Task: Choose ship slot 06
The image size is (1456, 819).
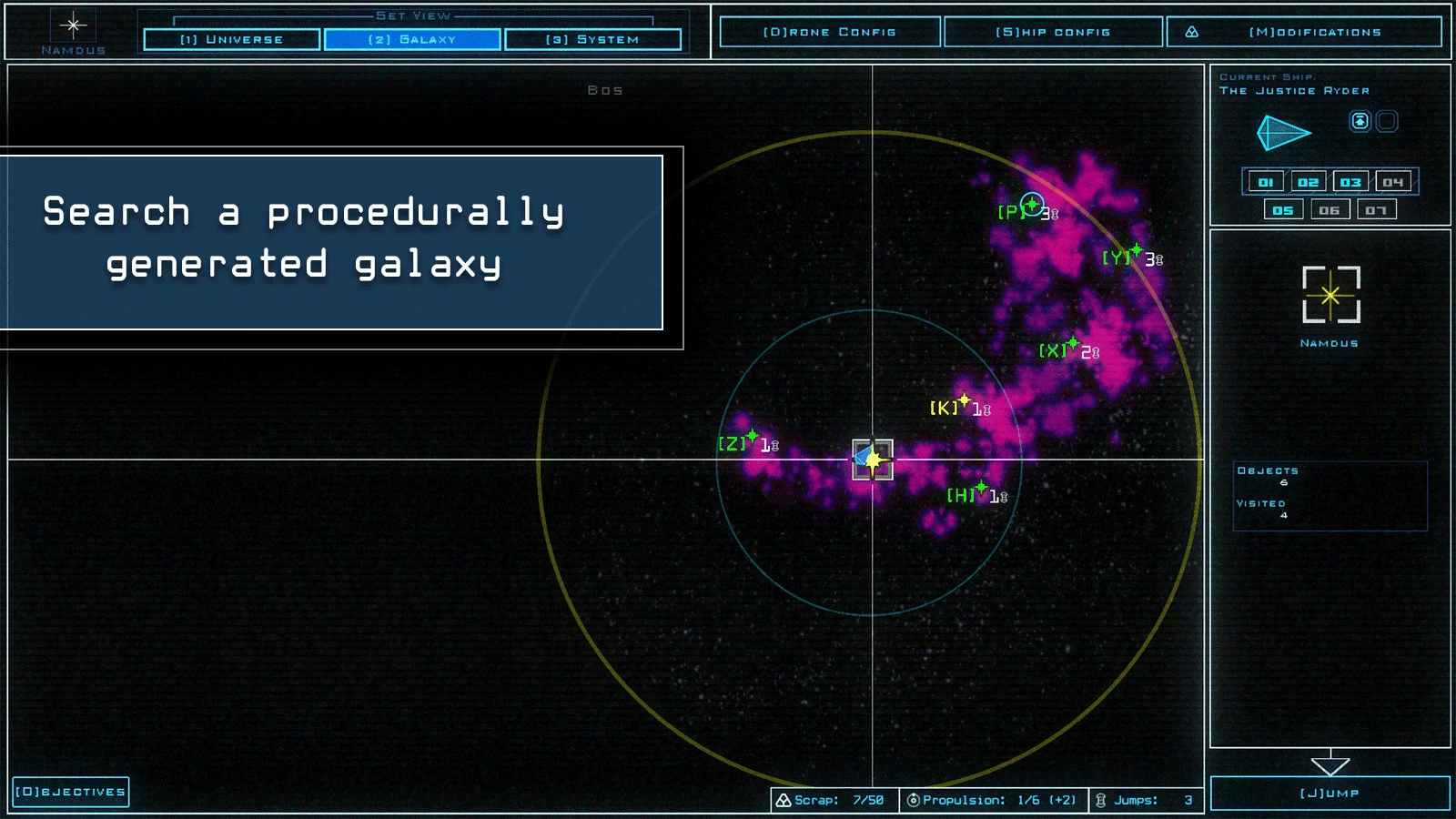Action: click(1330, 210)
